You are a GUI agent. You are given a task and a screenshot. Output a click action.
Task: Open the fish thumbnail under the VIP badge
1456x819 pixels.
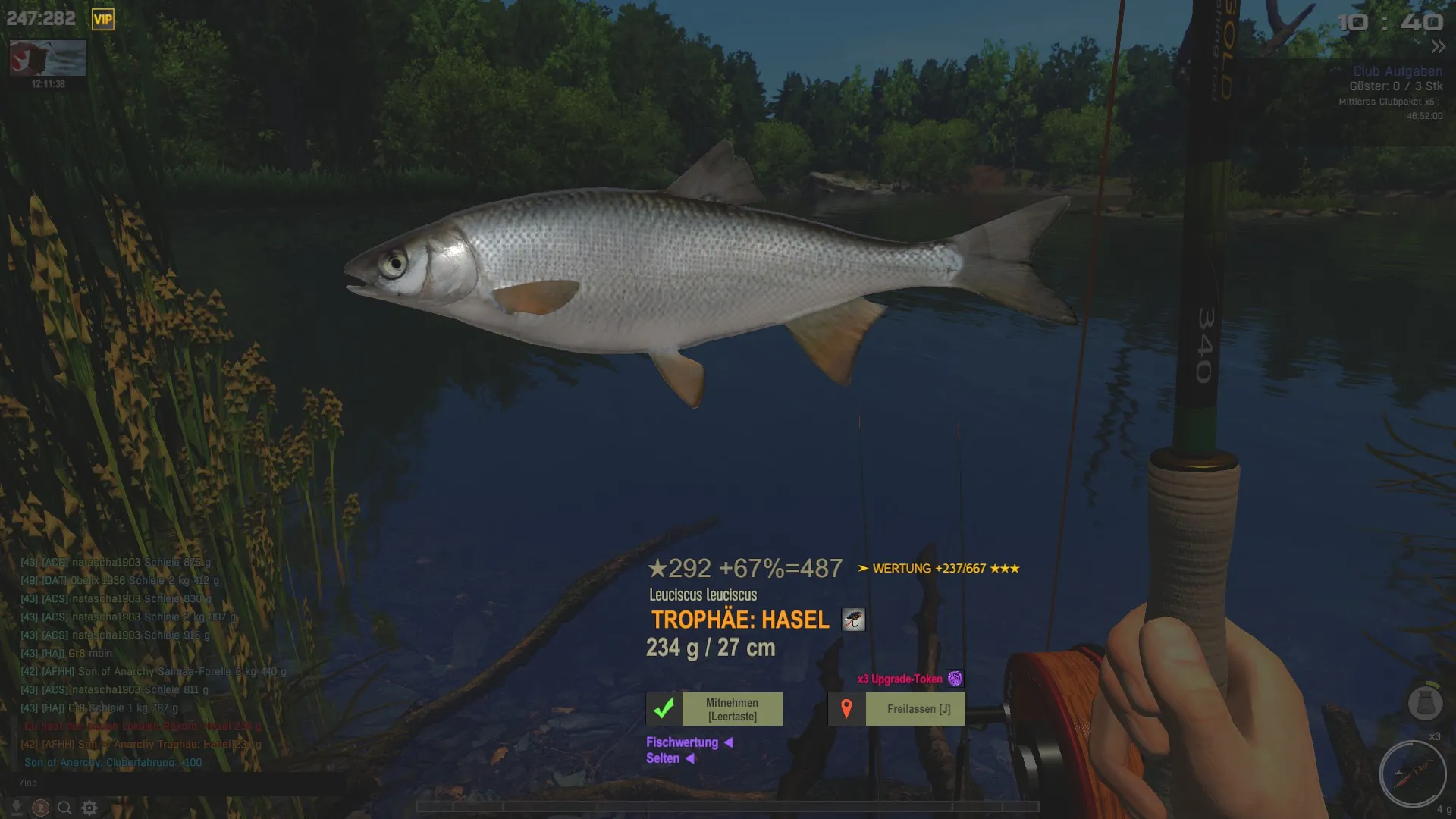(x=48, y=58)
